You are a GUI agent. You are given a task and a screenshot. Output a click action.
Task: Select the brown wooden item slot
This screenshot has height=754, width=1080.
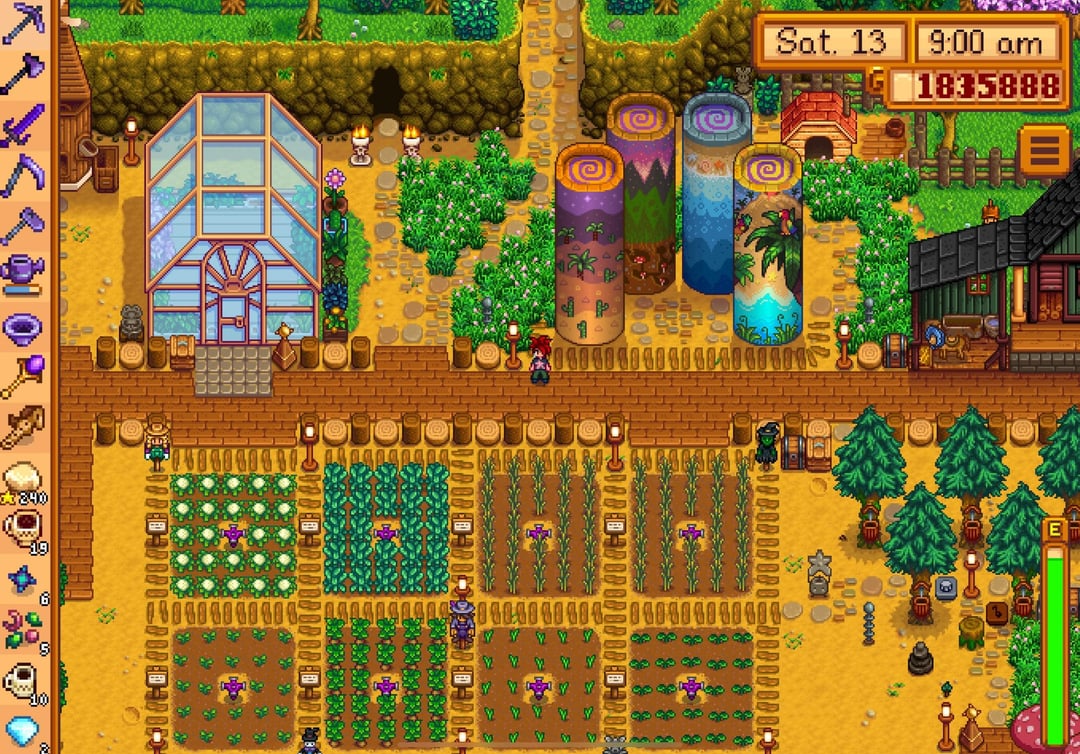(x=22, y=428)
